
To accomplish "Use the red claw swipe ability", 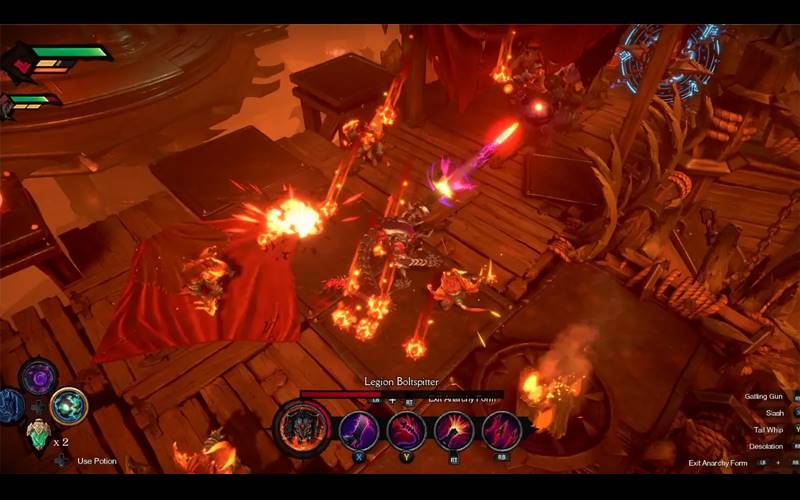I will click(x=406, y=431).
